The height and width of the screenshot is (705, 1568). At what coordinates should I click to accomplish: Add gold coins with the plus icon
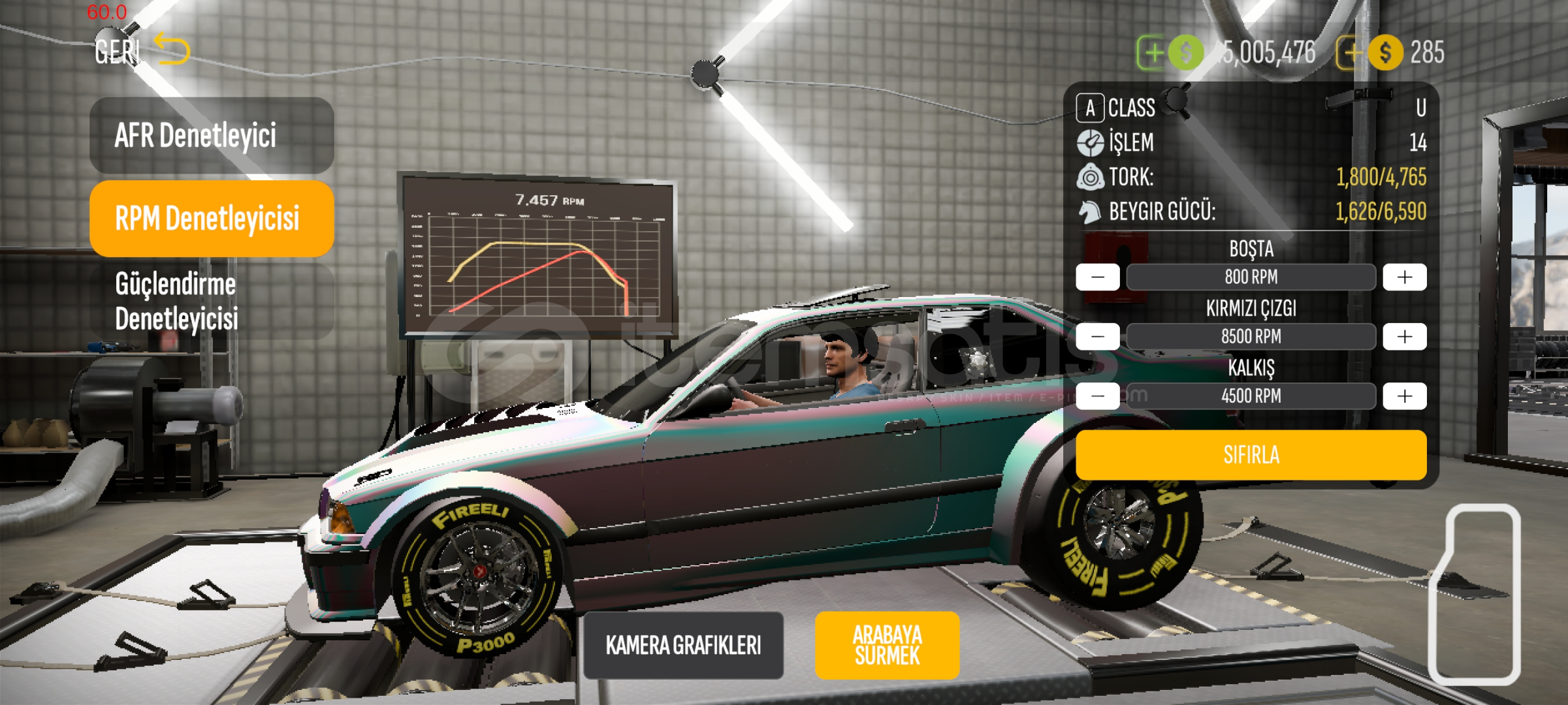point(1350,52)
